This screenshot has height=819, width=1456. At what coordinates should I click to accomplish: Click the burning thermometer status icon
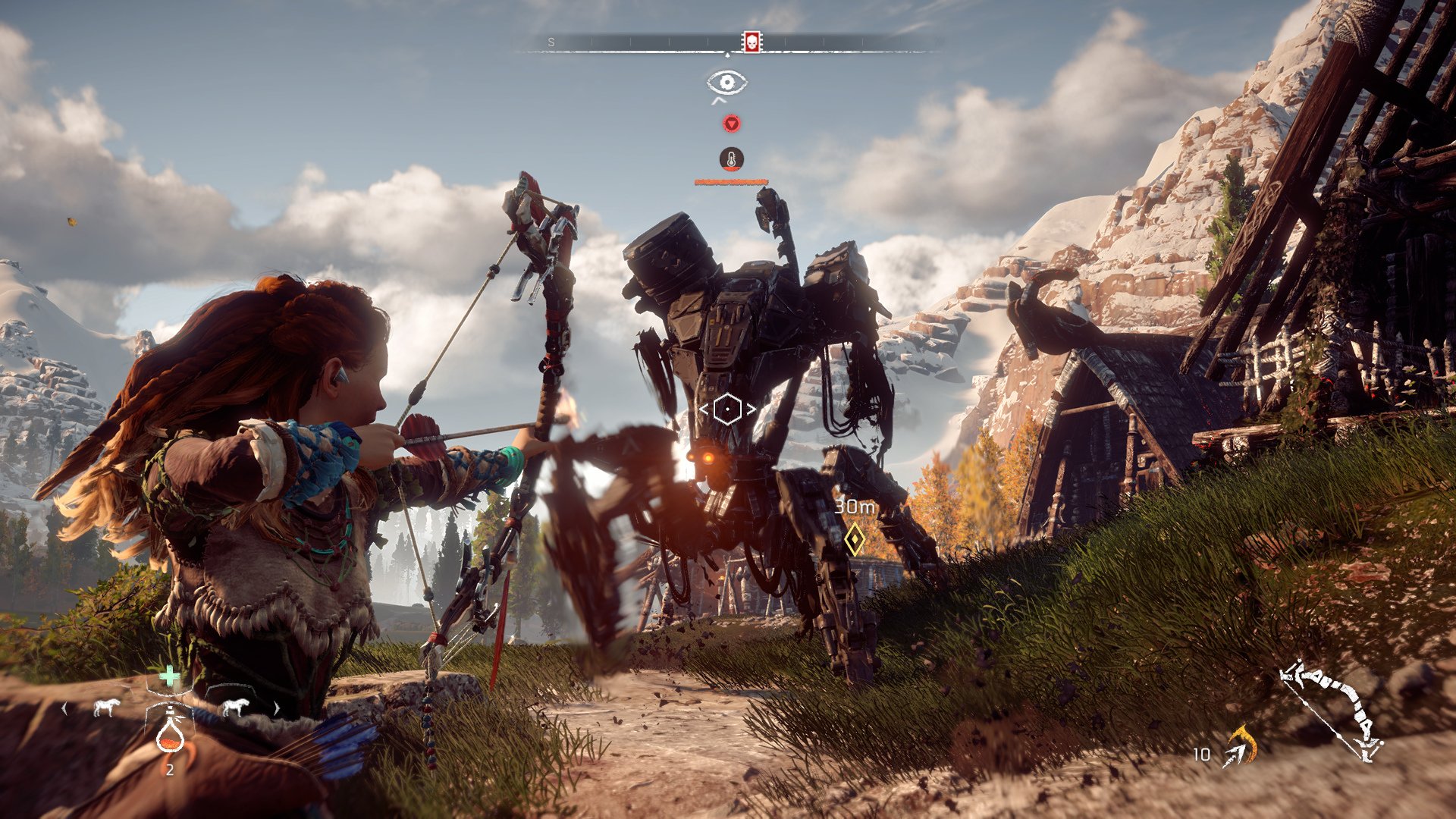[732, 159]
